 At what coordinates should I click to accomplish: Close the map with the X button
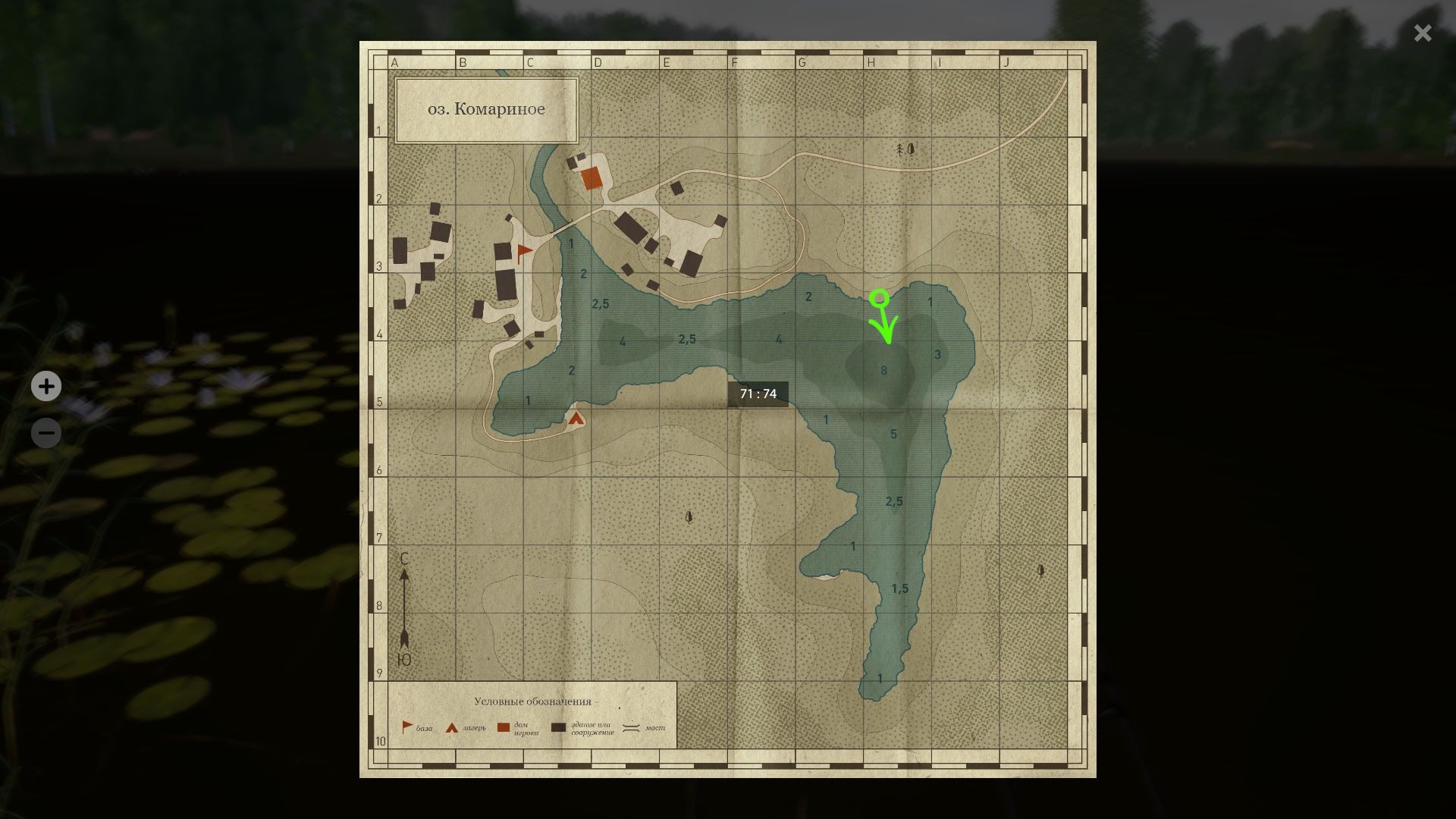point(1423,33)
